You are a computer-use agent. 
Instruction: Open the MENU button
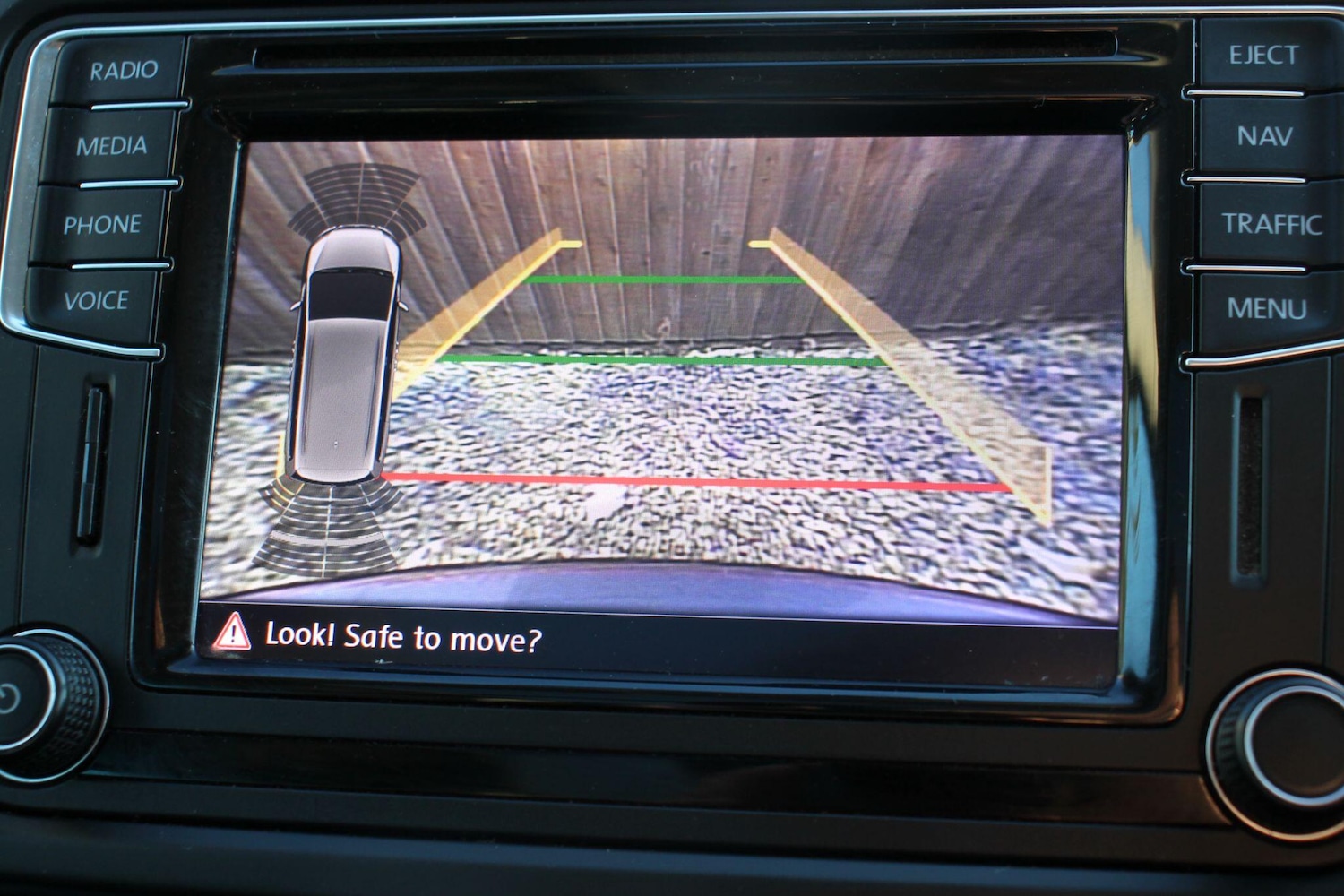coord(1266,309)
